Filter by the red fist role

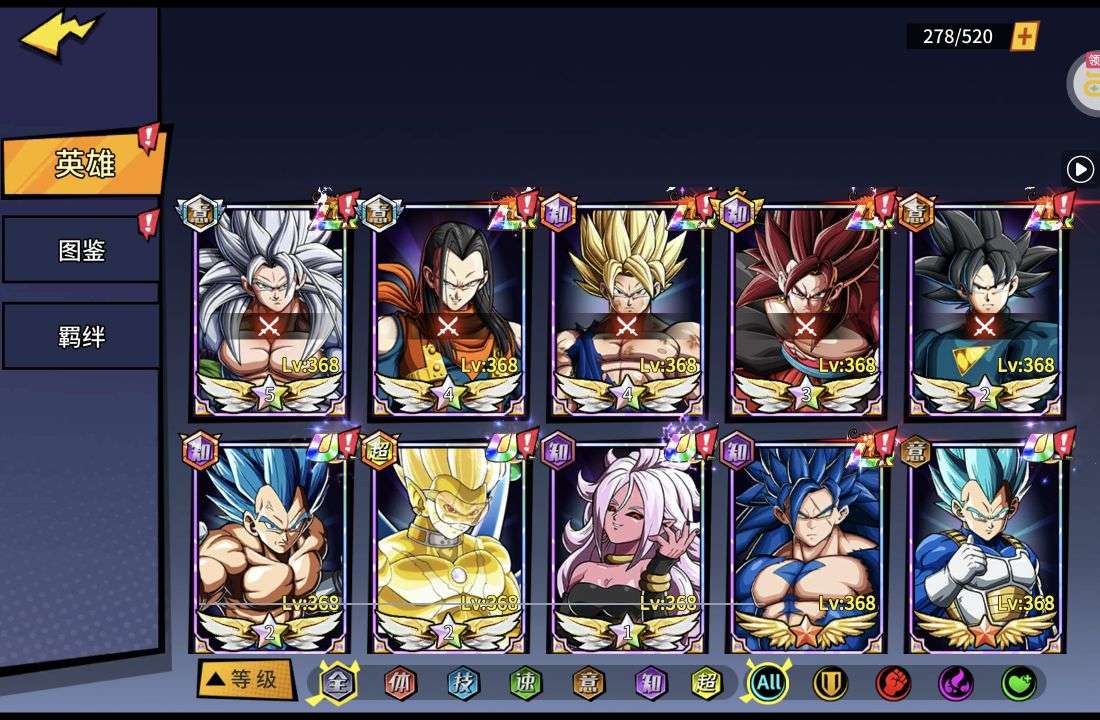[x=893, y=683]
